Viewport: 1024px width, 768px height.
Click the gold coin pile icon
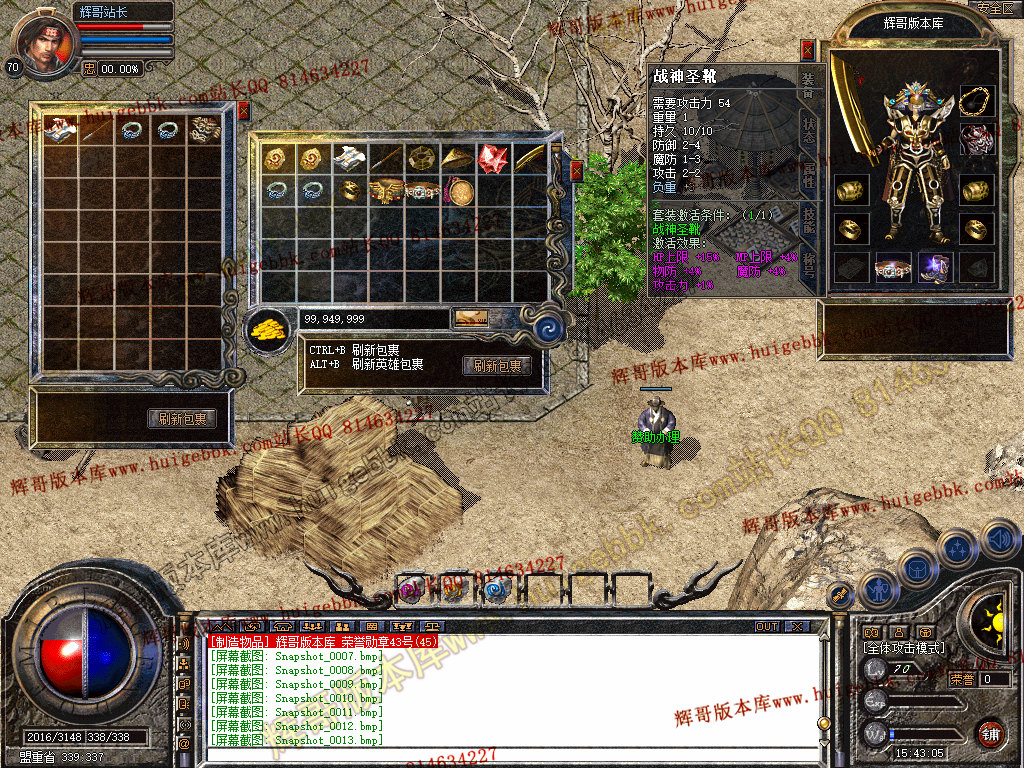tap(266, 326)
